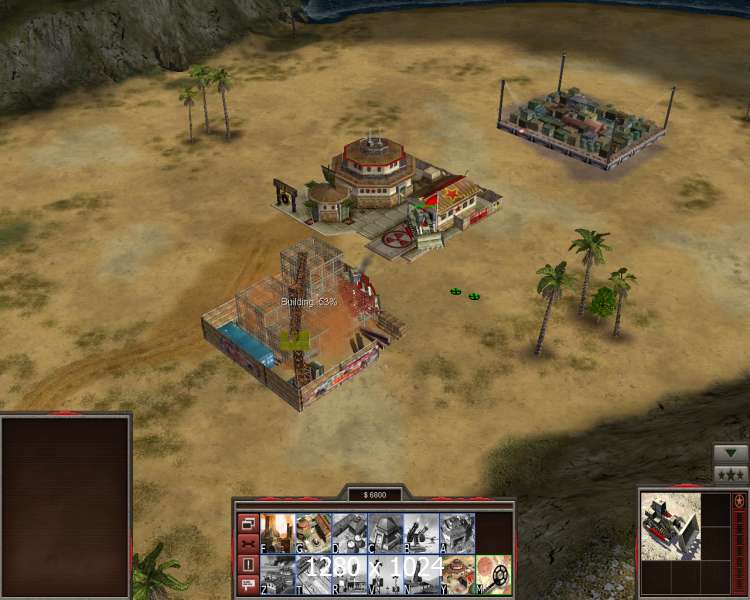Choose the turret build icon labeled B
Viewport: 750px width, 600px height.
(x=421, y=533)
